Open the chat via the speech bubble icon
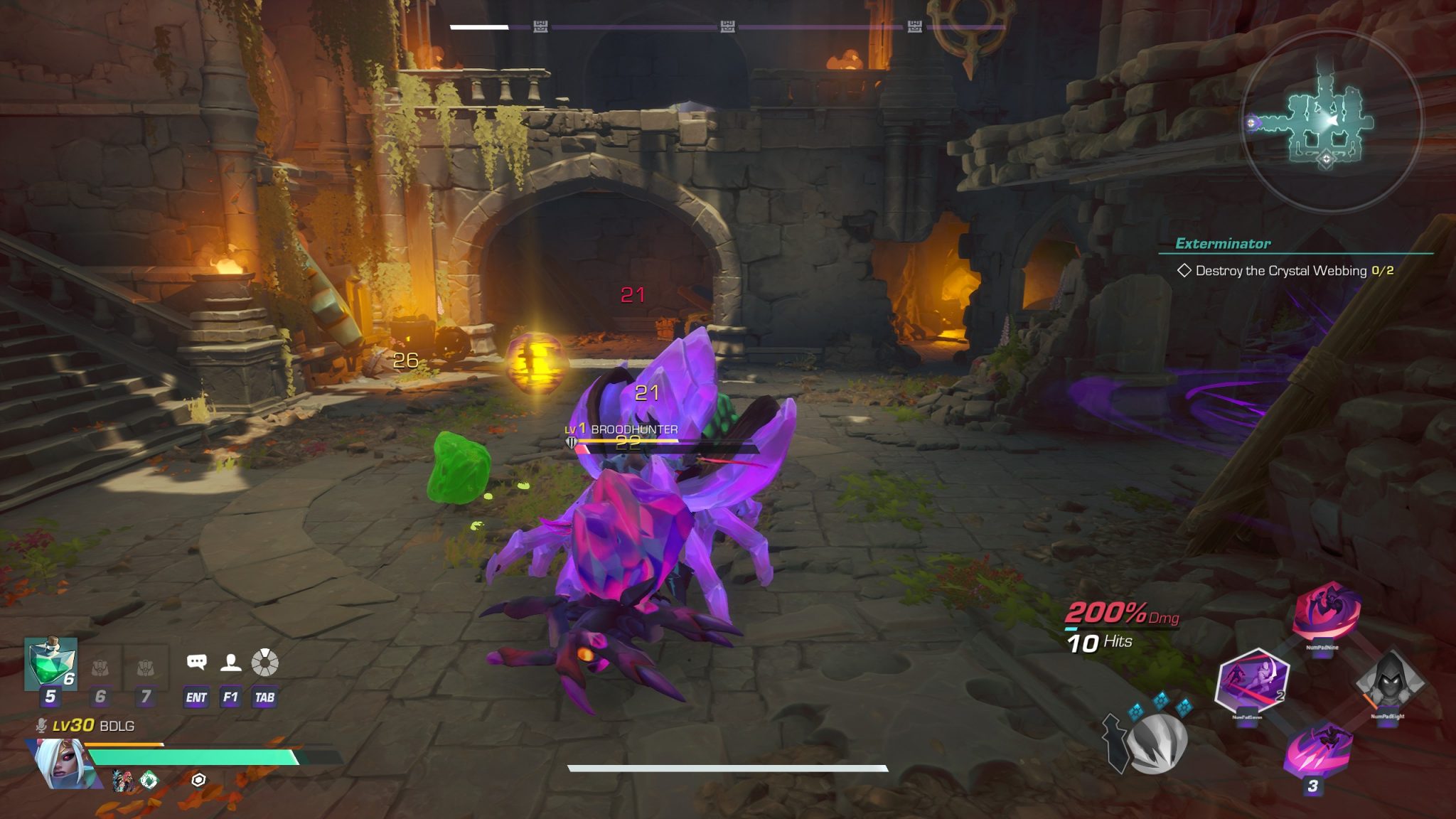Screen dimensions: 1456x819 tap(196, 663)
